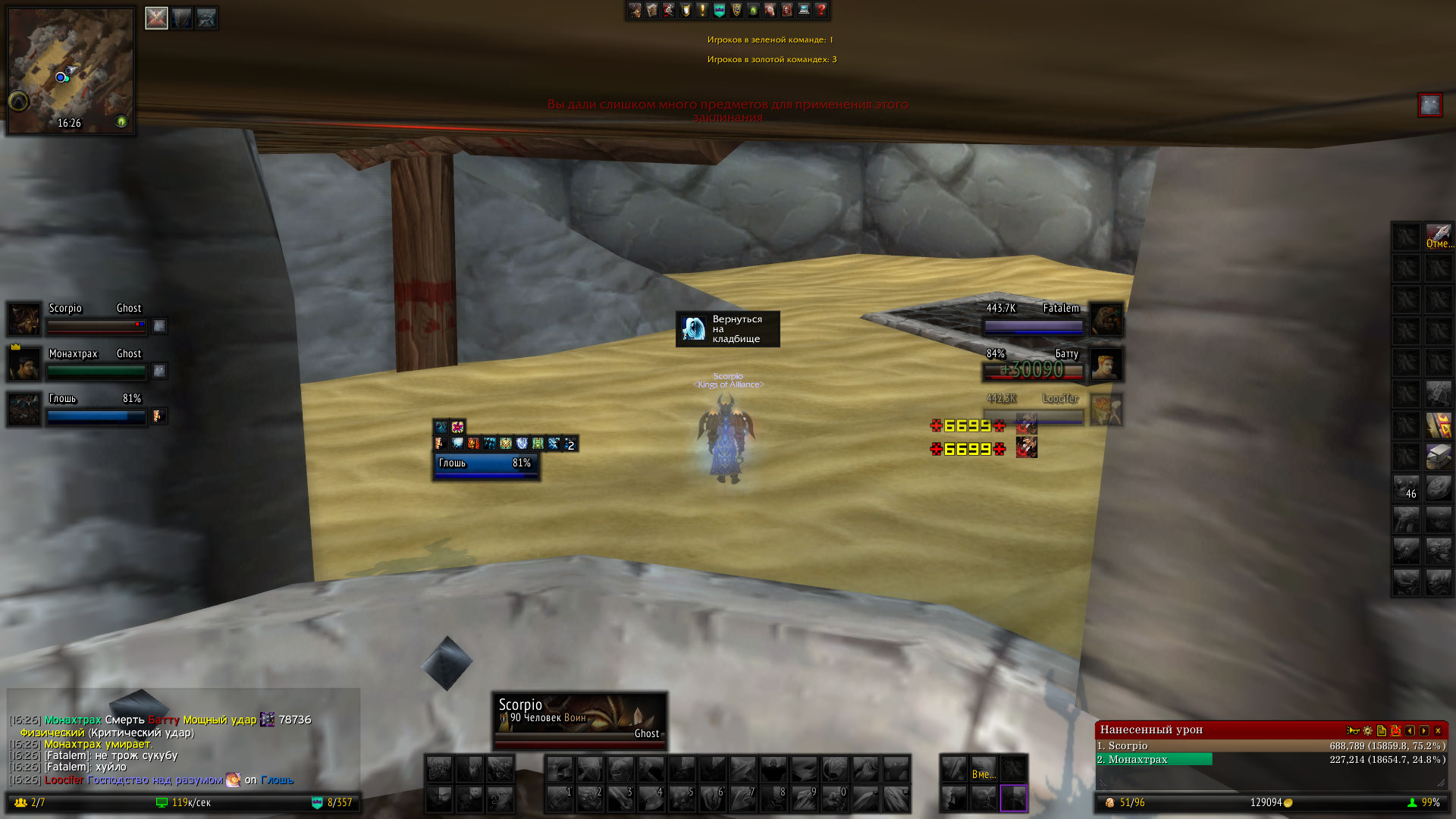Open the red question mark help menu

point(821,10)
